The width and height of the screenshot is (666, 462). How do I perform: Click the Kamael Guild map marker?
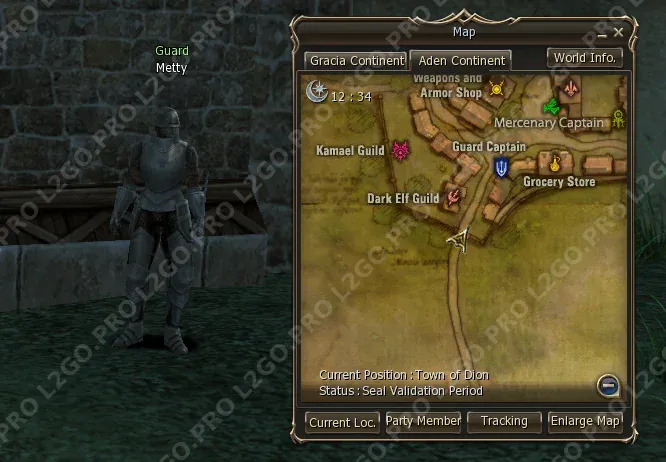click(x=401, y=151)
